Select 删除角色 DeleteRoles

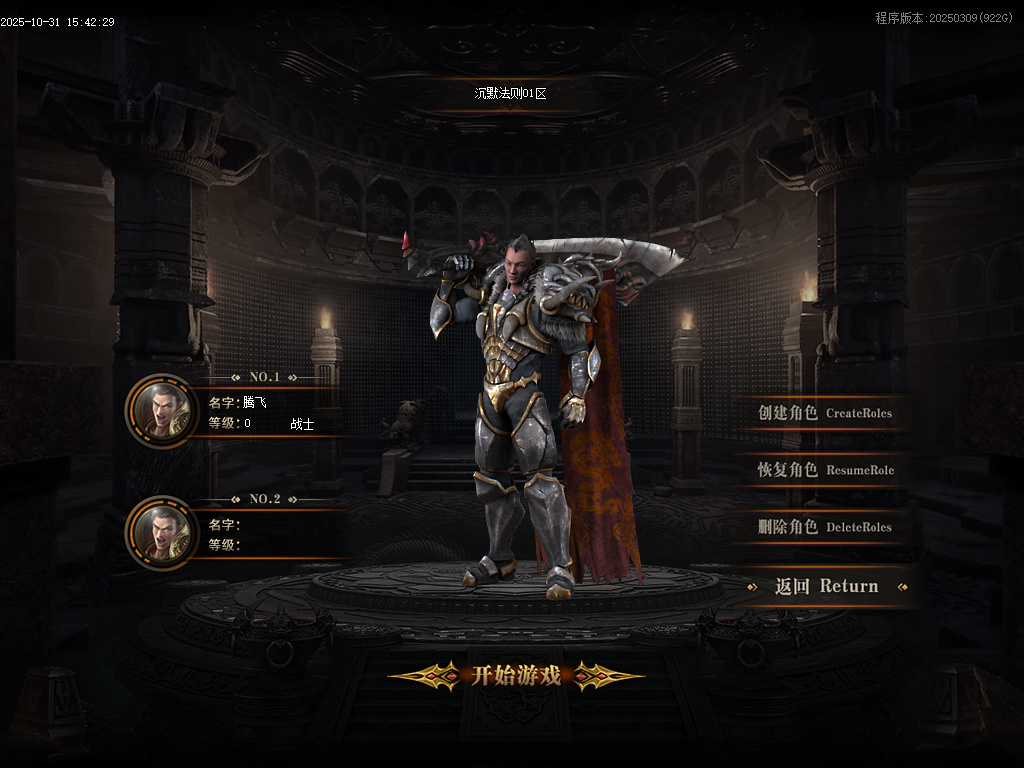tap(824, 527)
